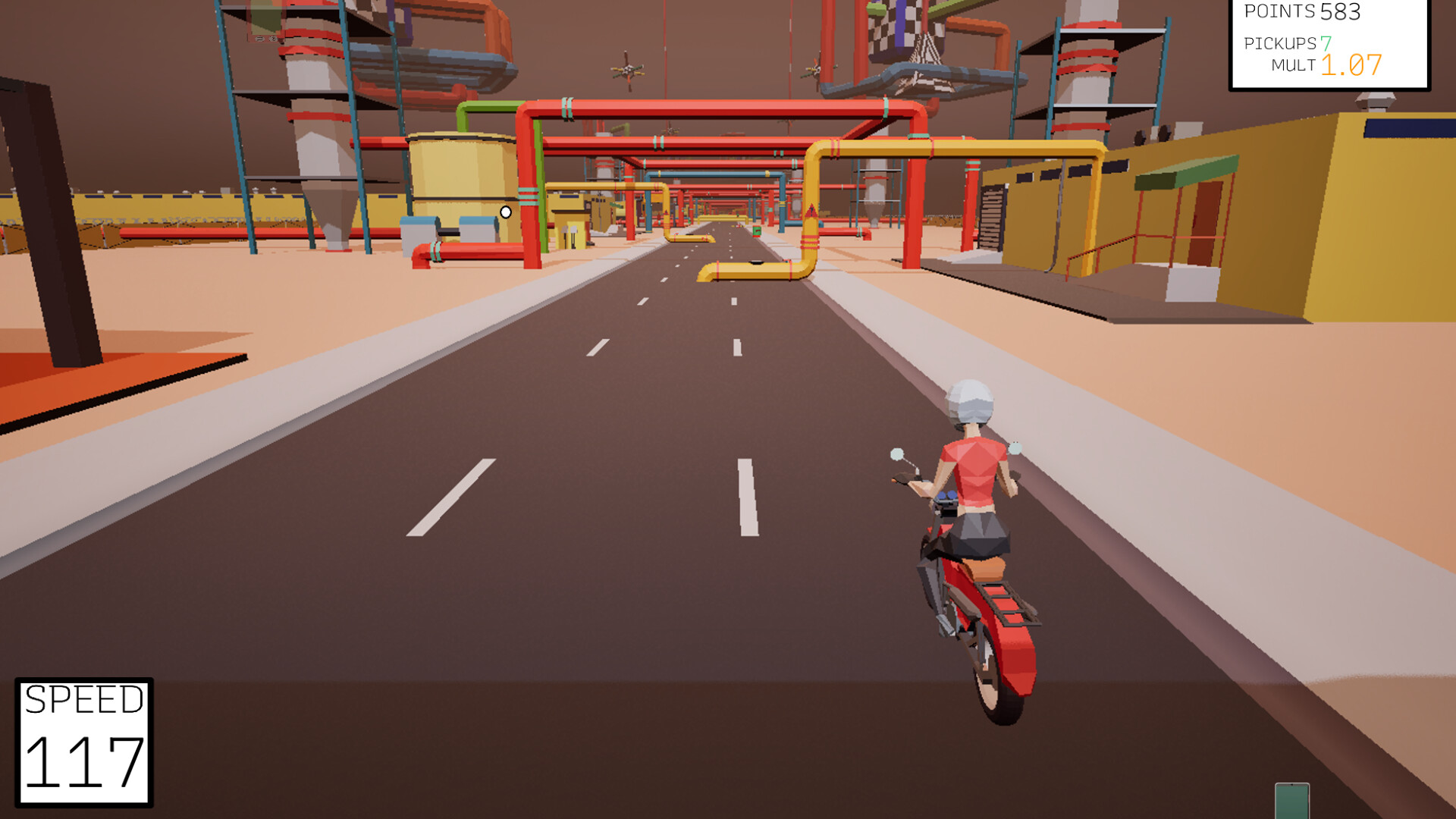Click the top-right score panel
Screen dimensions: 1456x819
1342,42
